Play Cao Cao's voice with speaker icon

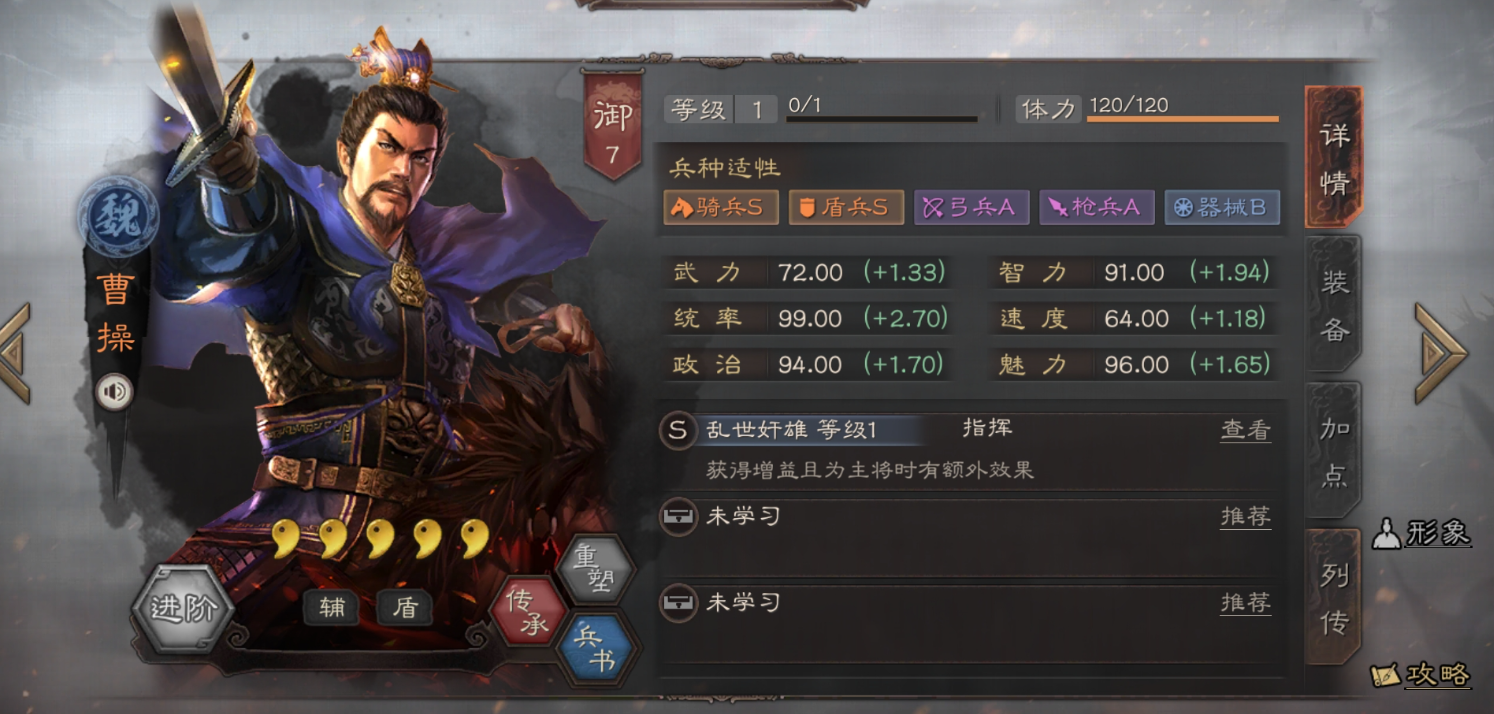pyautogui.click(x=114, y=392)
